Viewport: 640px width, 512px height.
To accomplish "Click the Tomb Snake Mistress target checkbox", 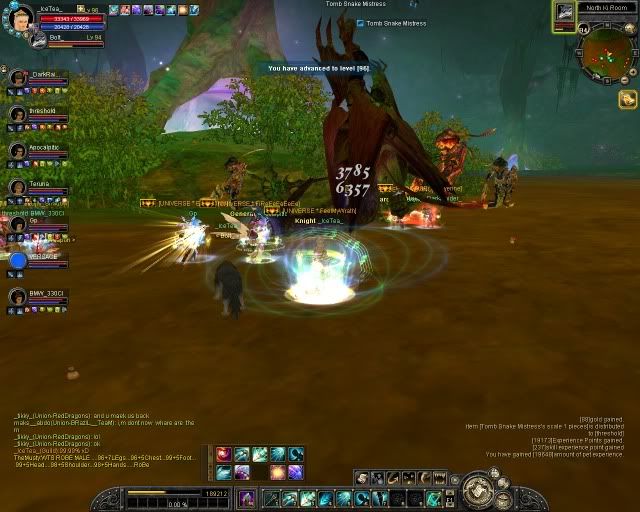I will pos(360,23).
